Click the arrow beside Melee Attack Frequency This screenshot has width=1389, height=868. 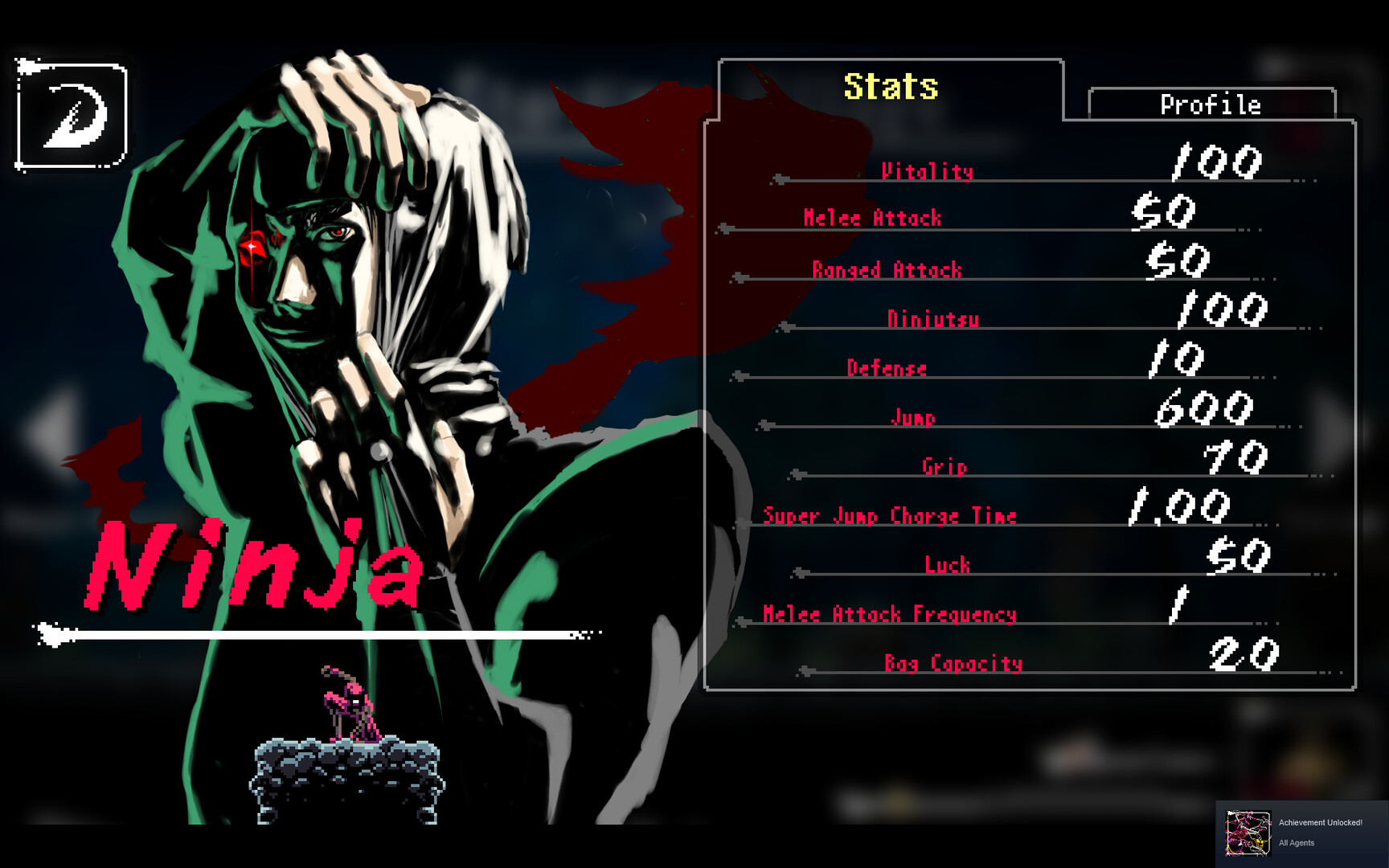click(x=740, y=621)
